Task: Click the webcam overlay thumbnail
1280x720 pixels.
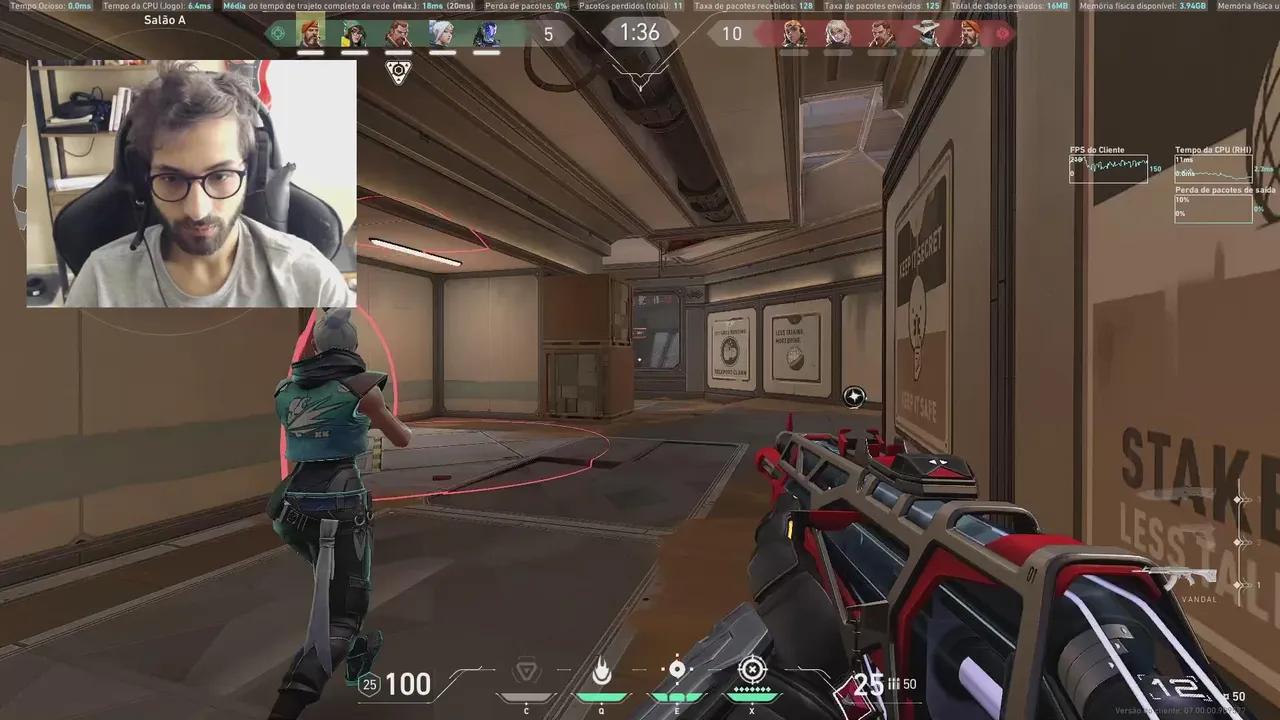Action: coord(191,183)
